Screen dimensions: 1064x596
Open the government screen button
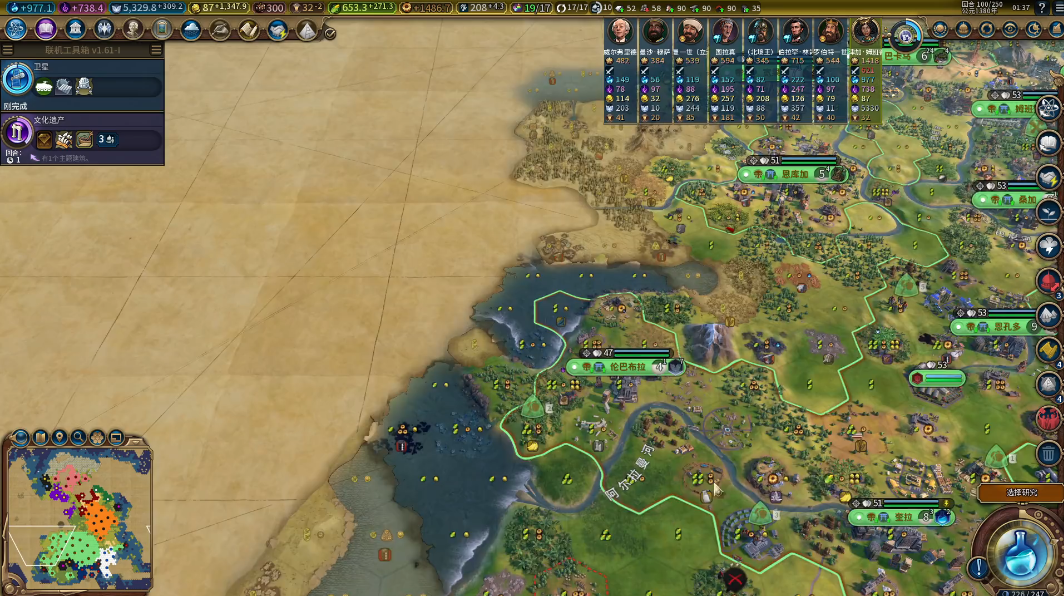tap(74, 29)
